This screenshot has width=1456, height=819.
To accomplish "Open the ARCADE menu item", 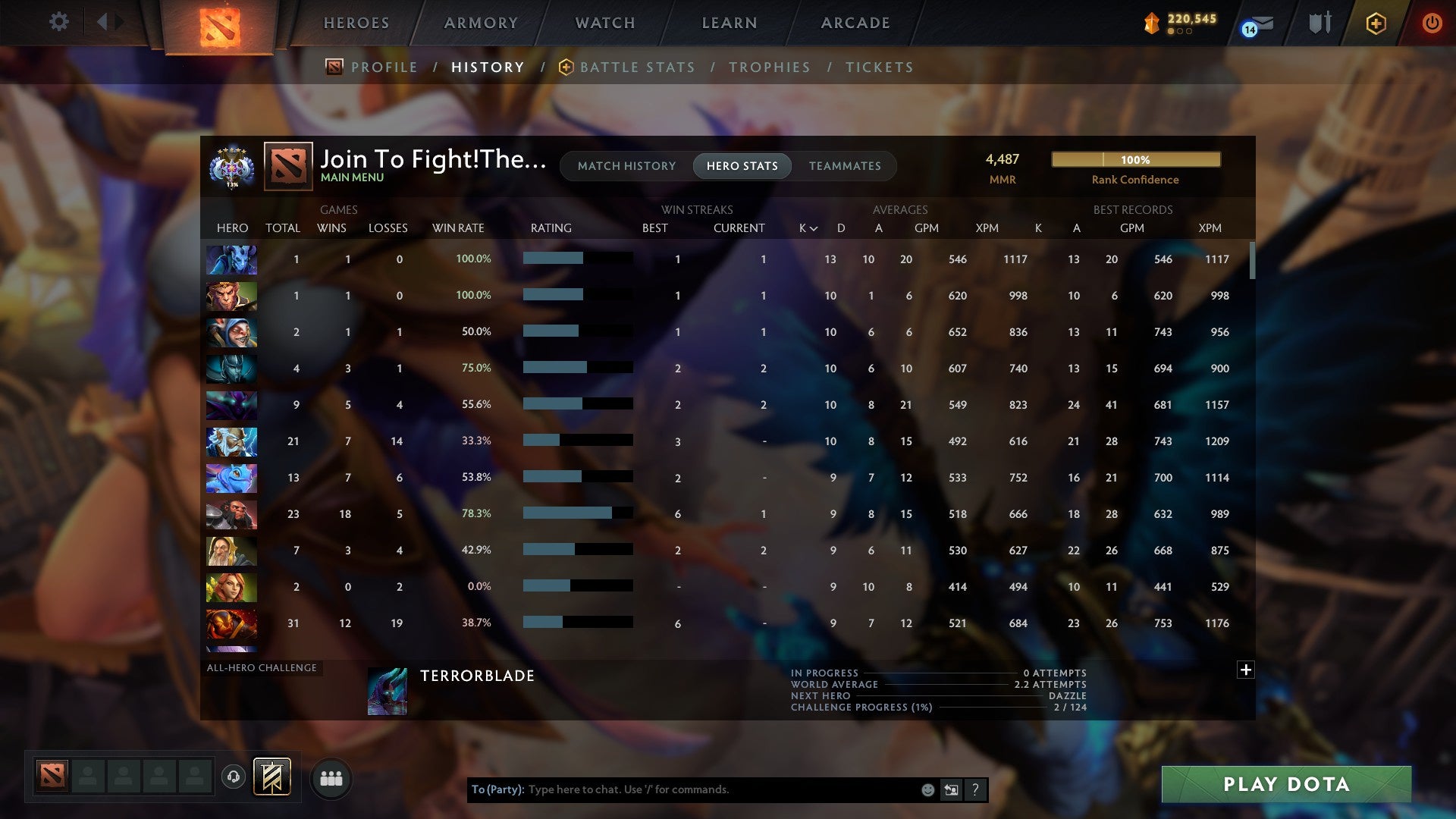I will pos(855,23).
